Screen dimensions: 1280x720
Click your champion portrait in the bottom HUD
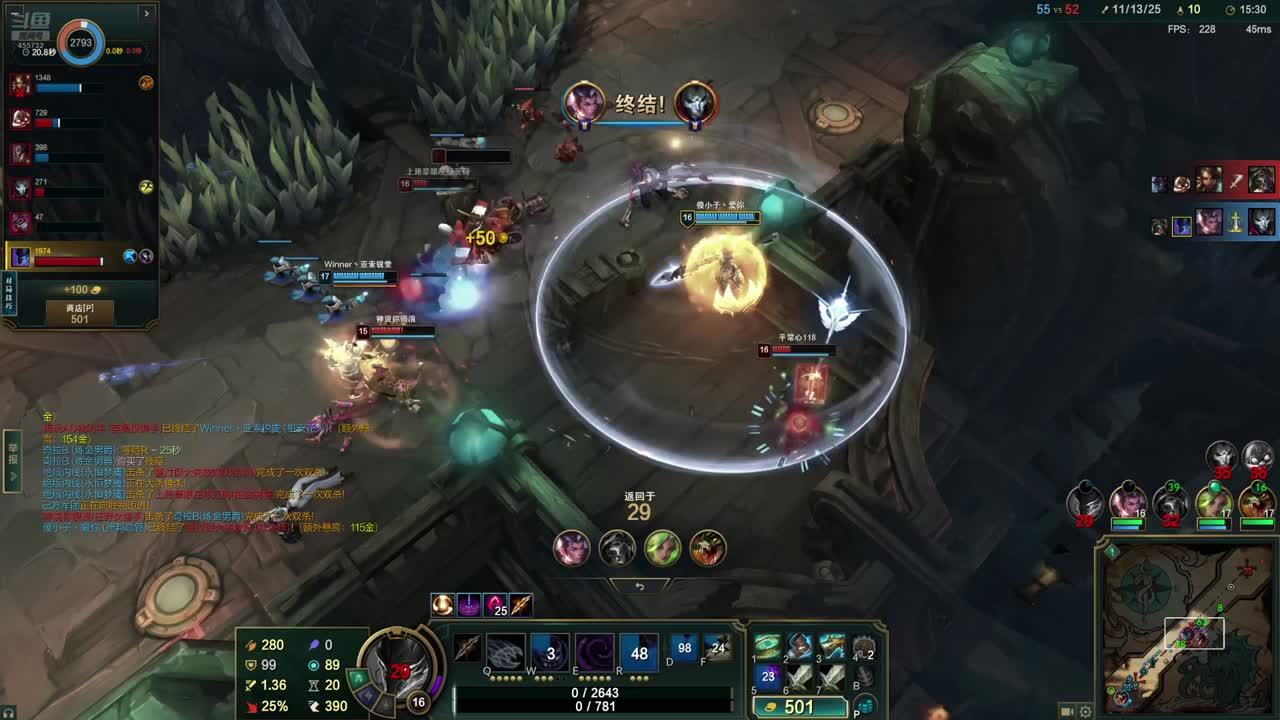coord(398,665)
